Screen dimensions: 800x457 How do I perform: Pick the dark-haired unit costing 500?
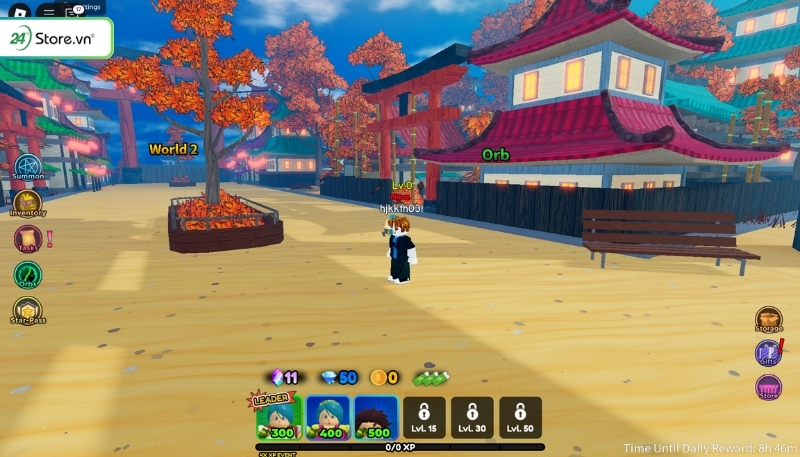[x=376, y=417]
